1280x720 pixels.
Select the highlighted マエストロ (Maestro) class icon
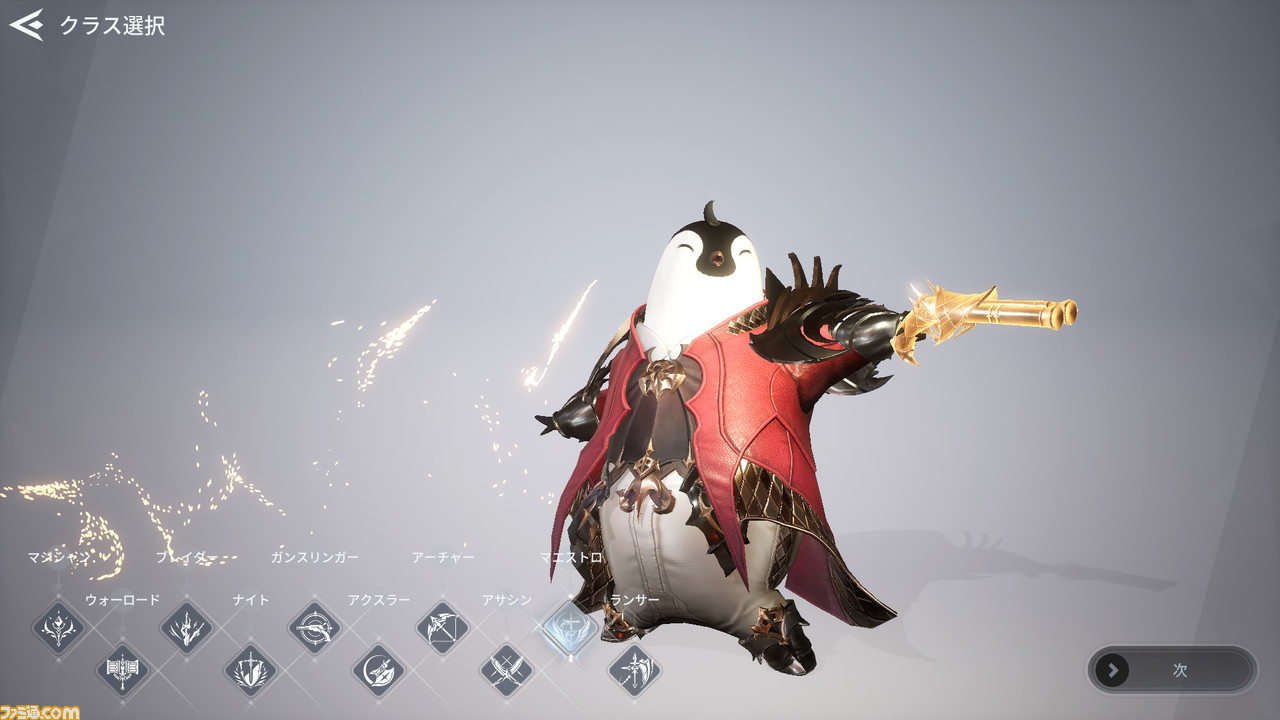(x=571, y=628)
